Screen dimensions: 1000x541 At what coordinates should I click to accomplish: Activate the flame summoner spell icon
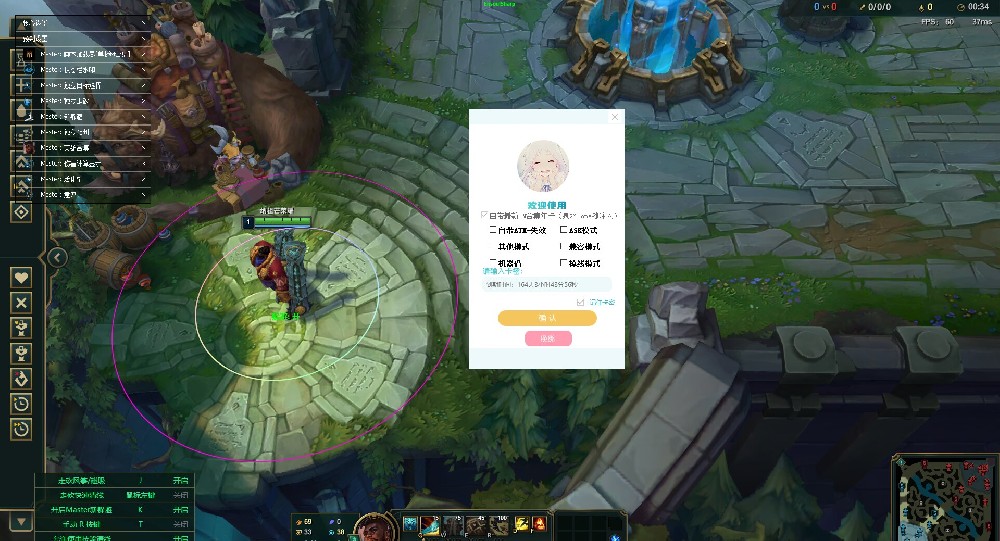[539, 524]
